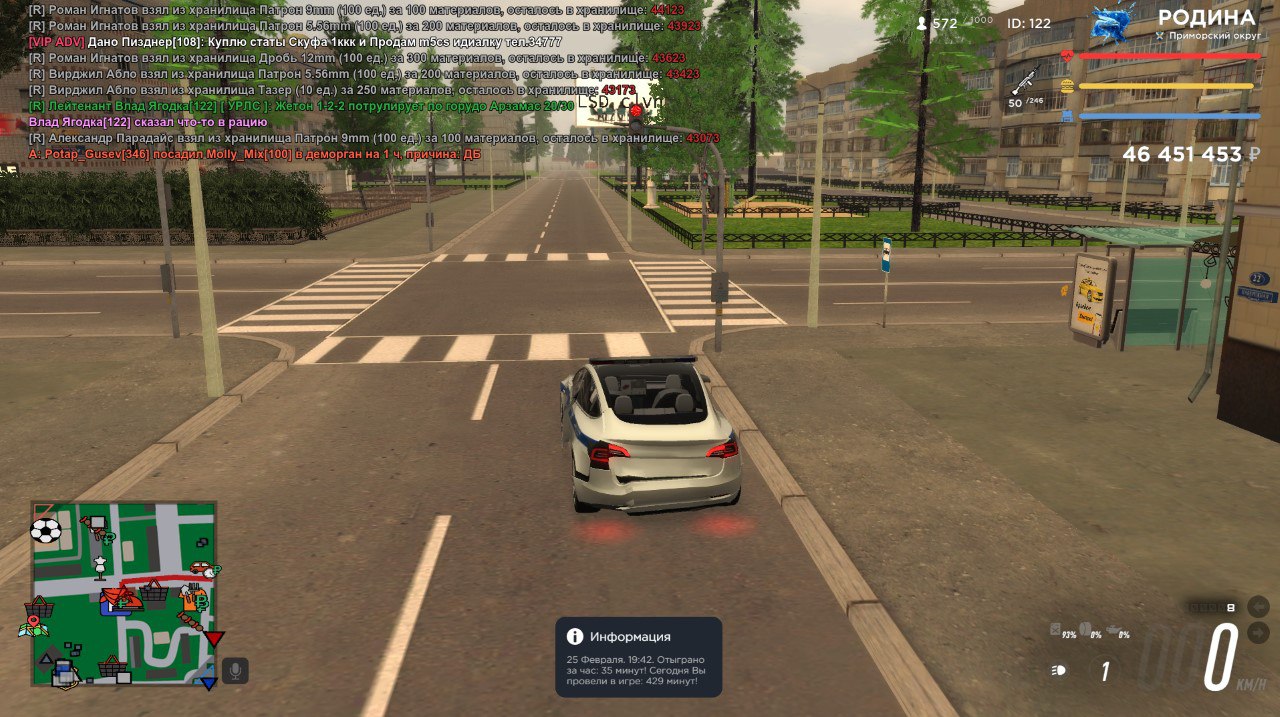This screenshot has width=1280, height=717.
Task: Toggle the microphone button
Action: (235, 671)
